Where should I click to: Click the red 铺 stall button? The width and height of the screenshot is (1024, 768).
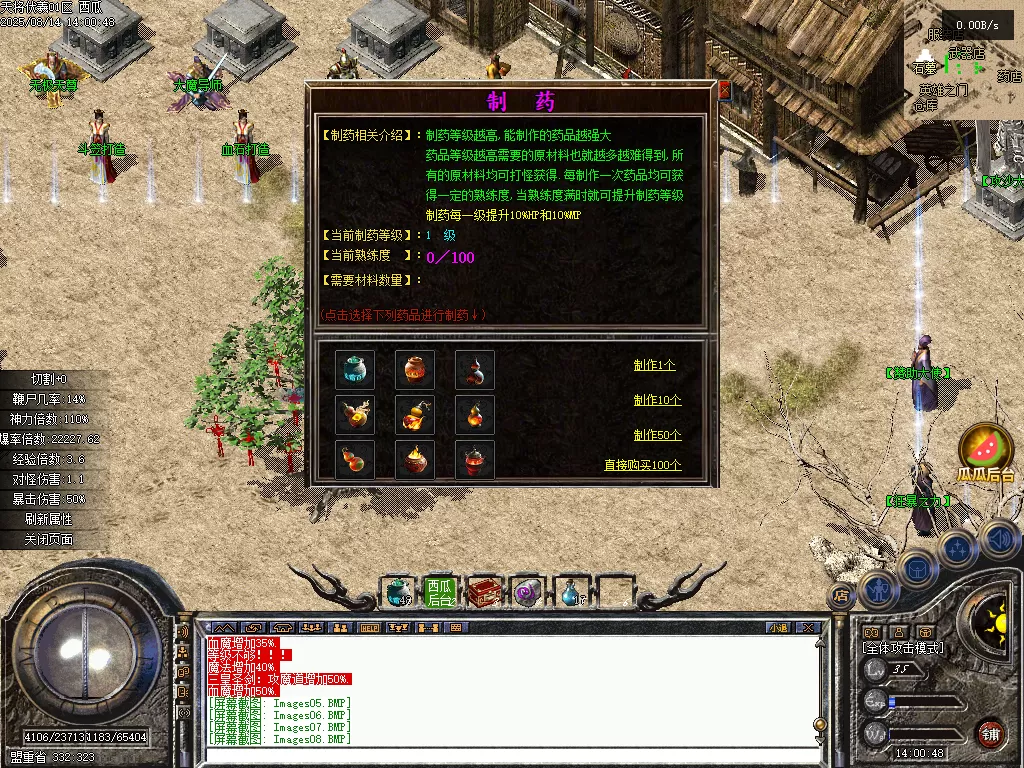click(x=990, y=733)
